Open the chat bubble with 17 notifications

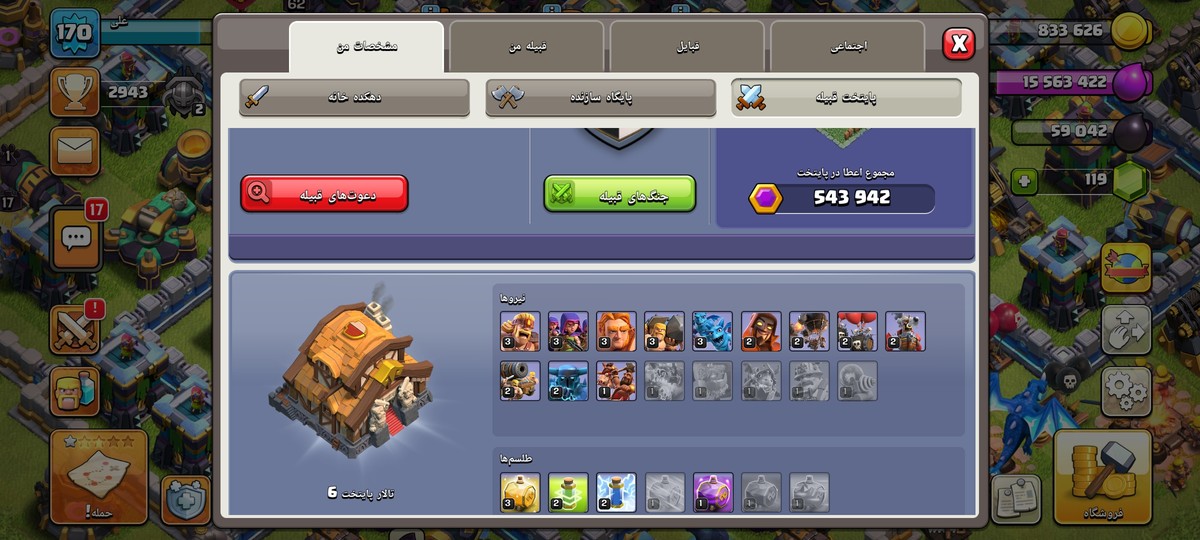pos(76,238)
